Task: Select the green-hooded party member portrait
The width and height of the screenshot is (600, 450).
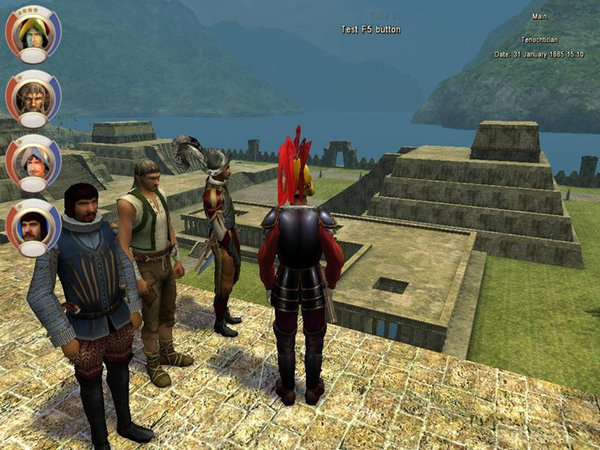Action: pos(33,33)
